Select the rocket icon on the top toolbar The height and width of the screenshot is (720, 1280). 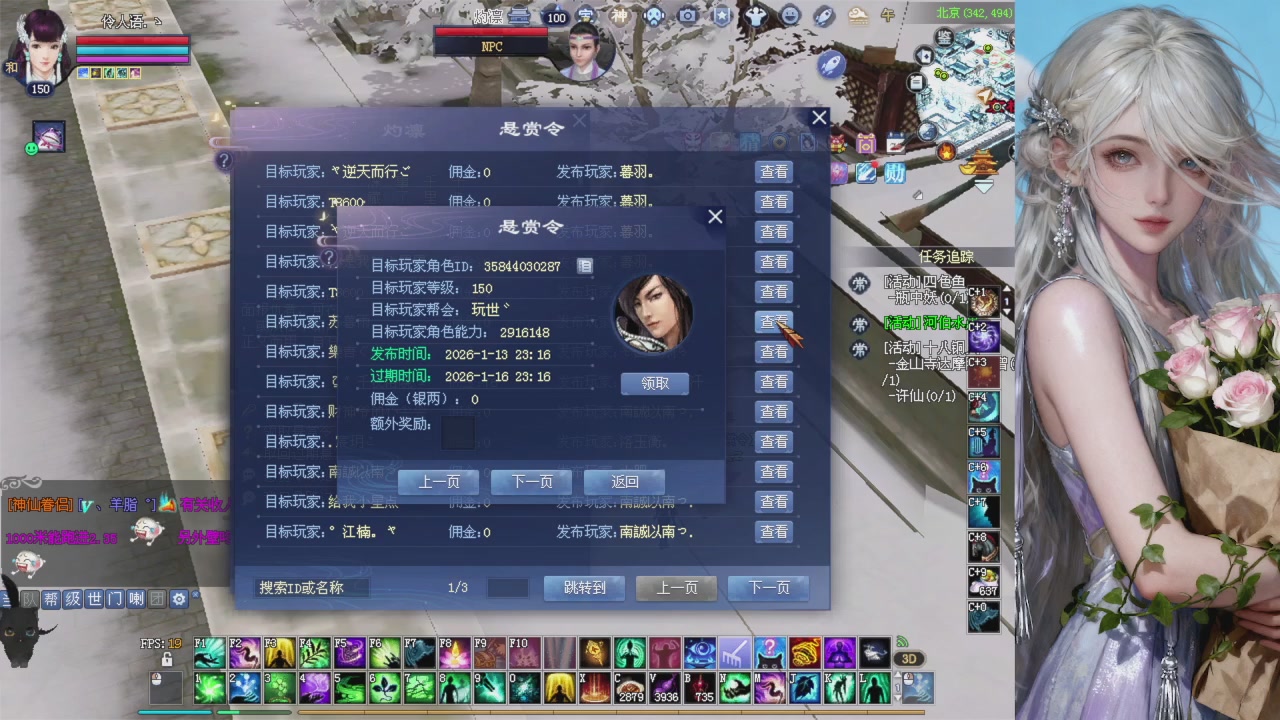(x=822, y=15)
